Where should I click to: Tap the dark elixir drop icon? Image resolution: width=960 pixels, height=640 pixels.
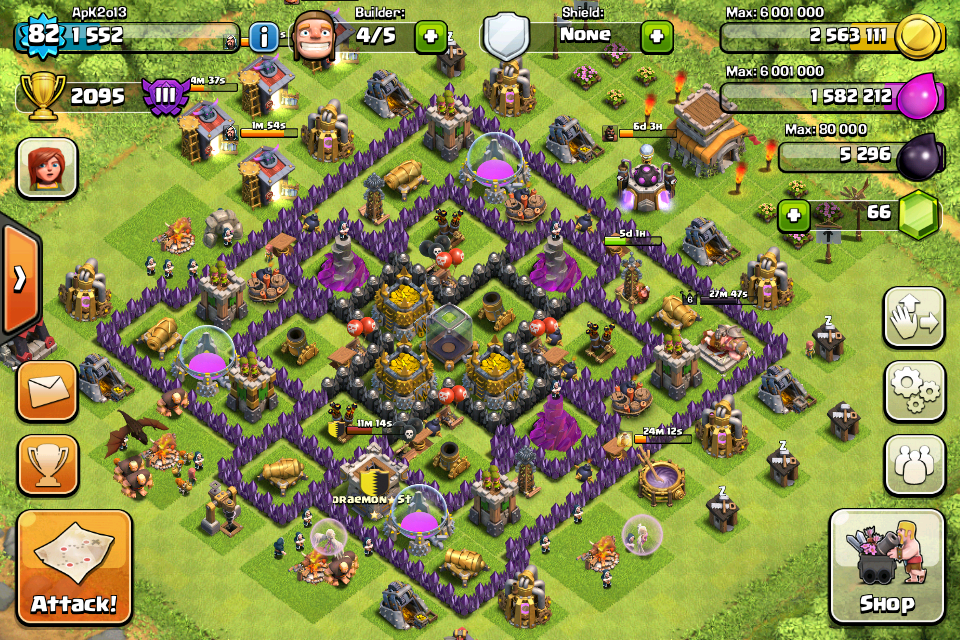coord(918,156)
